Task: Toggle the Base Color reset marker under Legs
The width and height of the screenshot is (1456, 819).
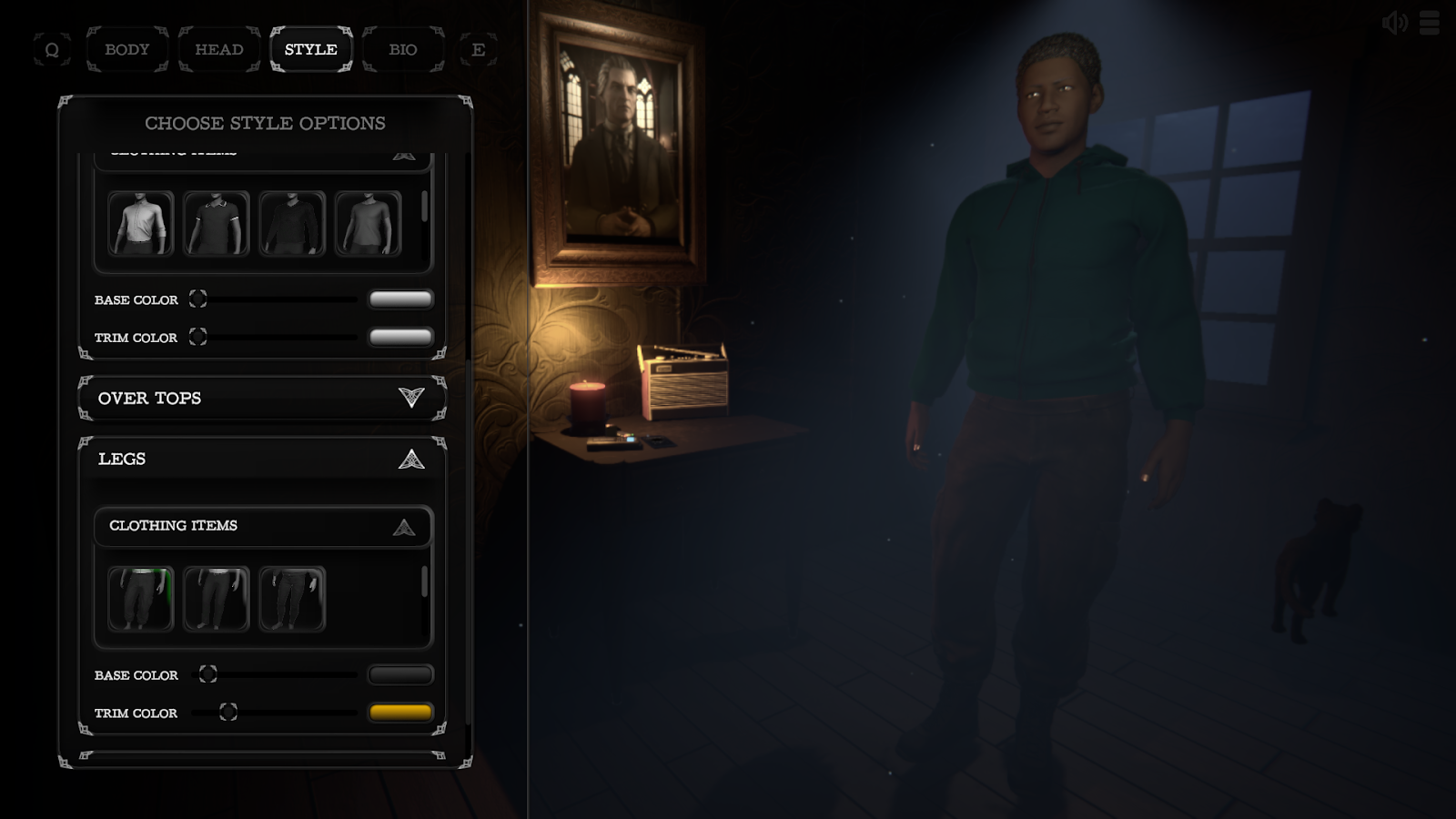Action: [207, 675]
